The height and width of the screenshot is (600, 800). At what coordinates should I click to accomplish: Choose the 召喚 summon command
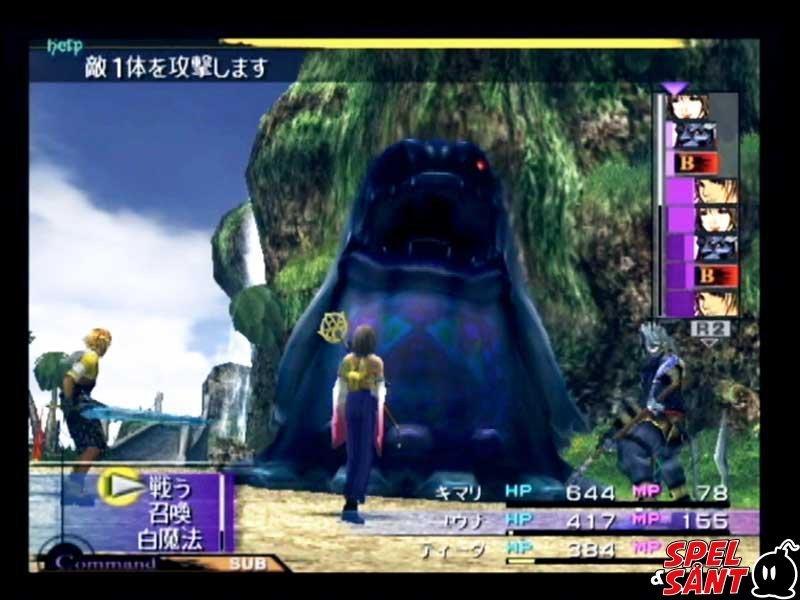pyautogui.click(x=165, y=514)
